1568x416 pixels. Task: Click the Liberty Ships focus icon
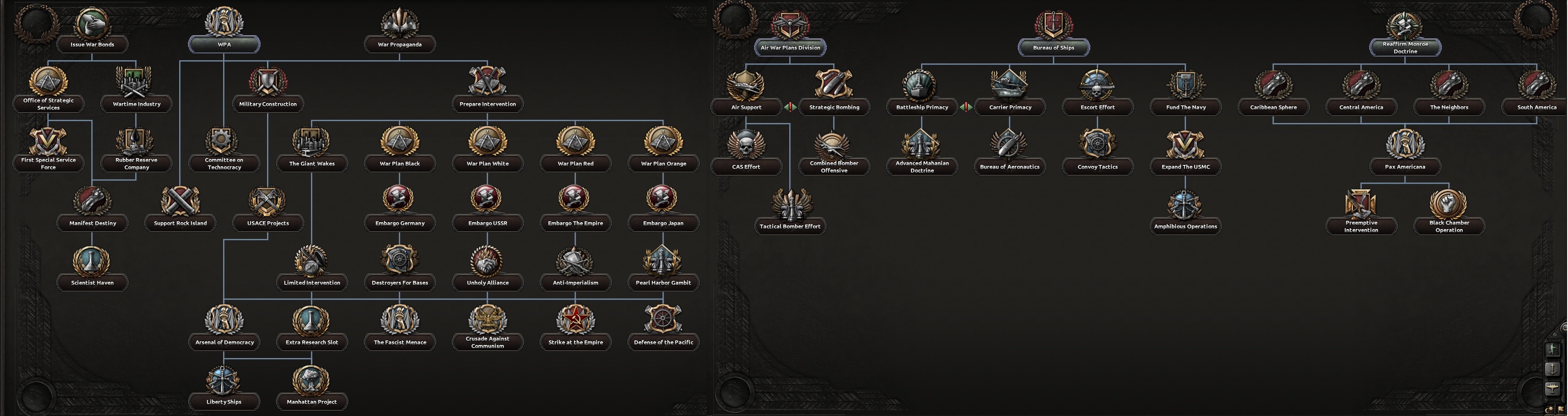(x=223, y=381)
